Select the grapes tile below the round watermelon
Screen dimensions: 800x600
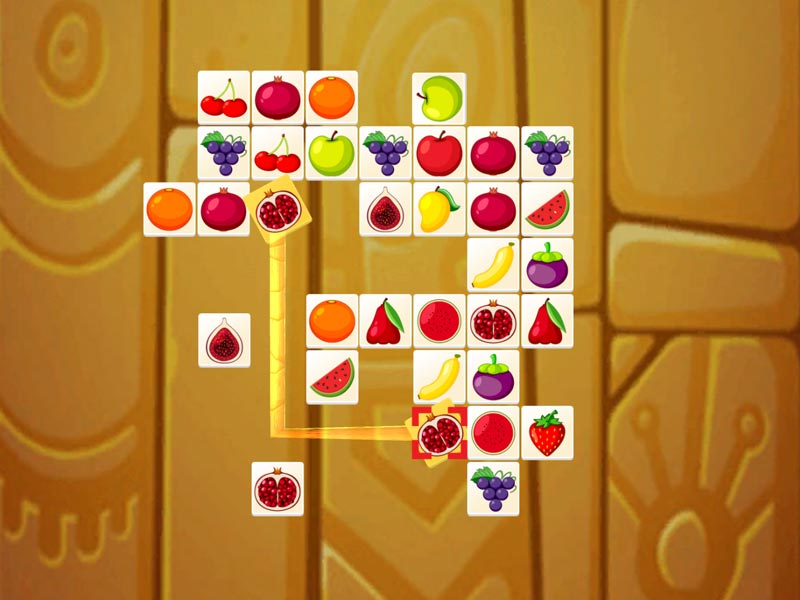click(493, 489)
